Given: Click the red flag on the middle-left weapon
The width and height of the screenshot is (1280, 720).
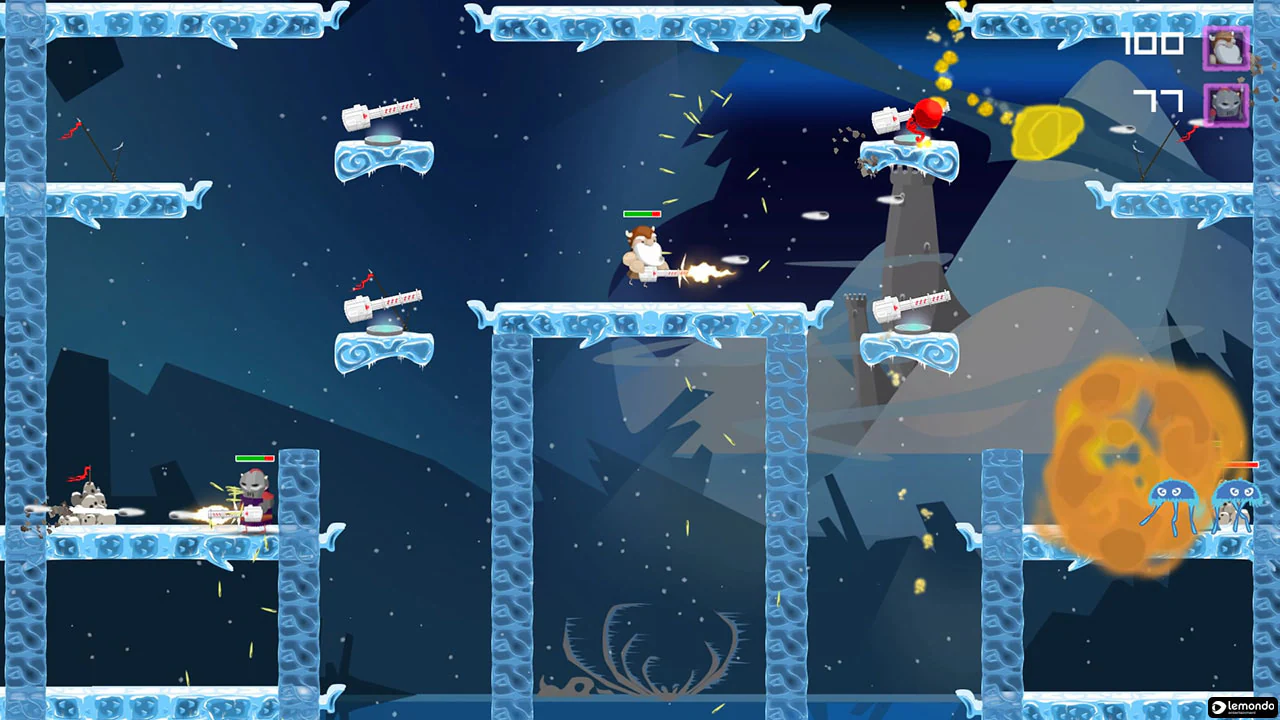Looking at the screenshot, I should [x=362, y=281].
